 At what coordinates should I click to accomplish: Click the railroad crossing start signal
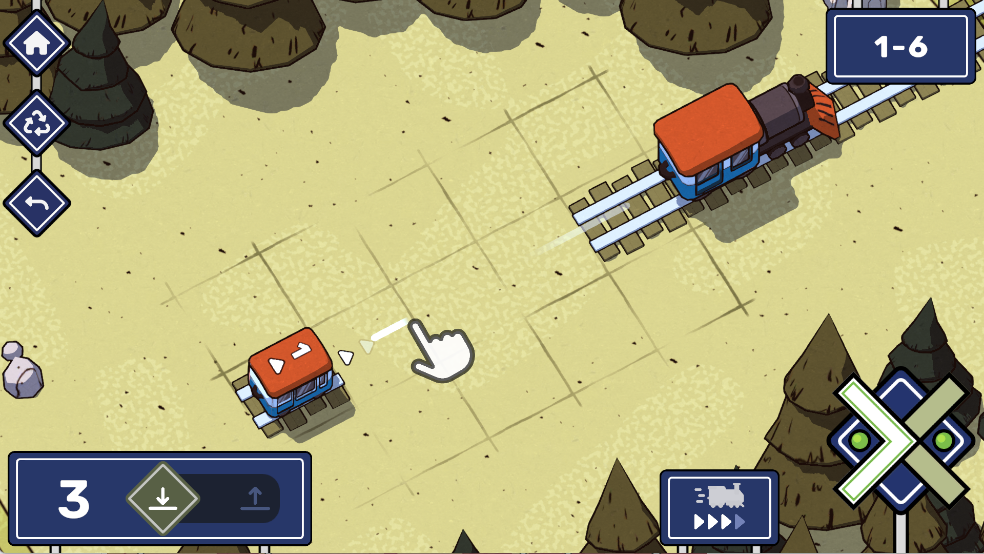[900, 440]
